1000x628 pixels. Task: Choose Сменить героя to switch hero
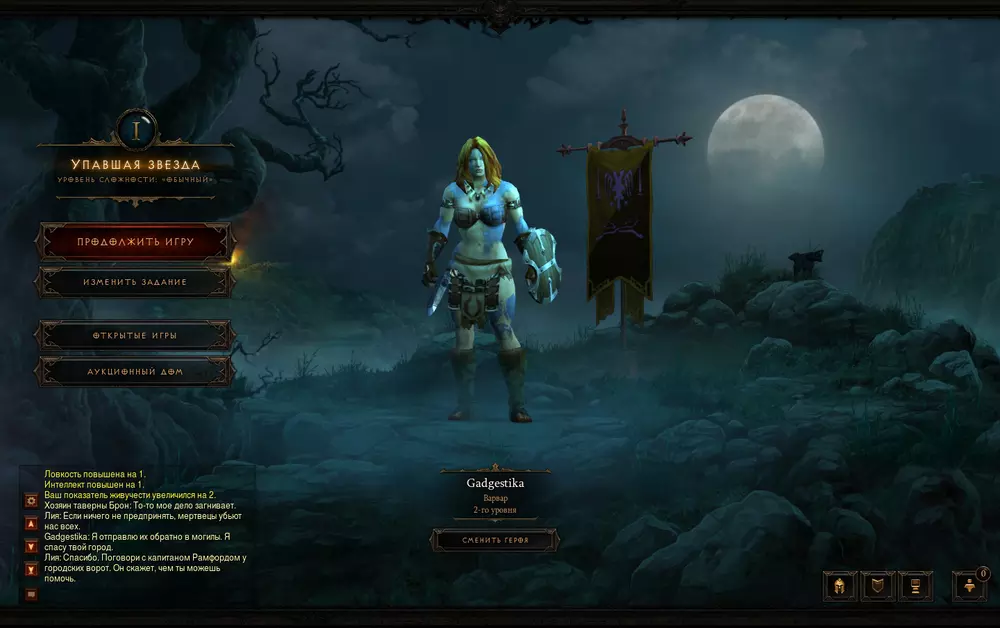(495, 541)
